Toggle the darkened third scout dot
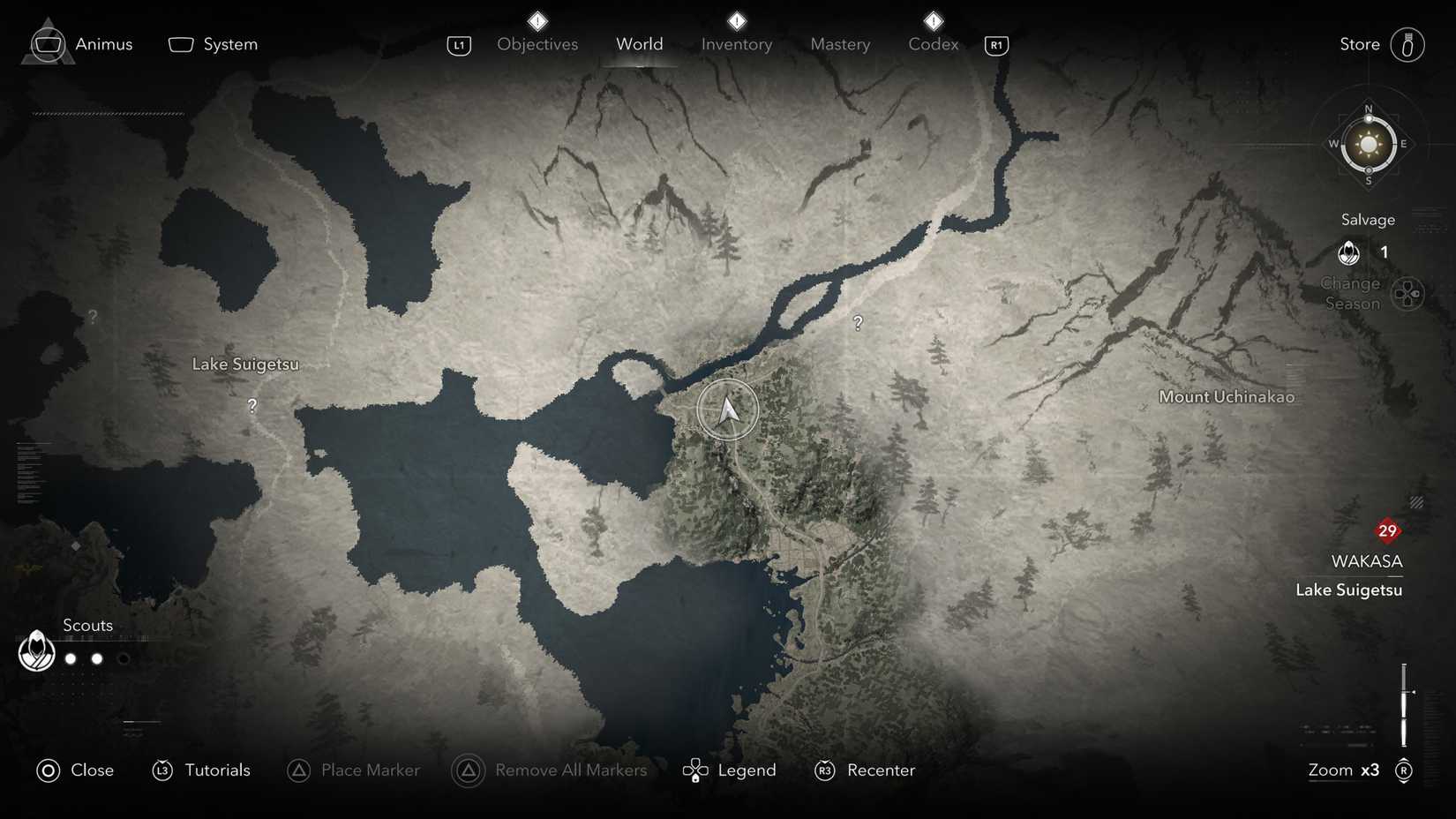1456x819 pixels. (x=124, y=658)
